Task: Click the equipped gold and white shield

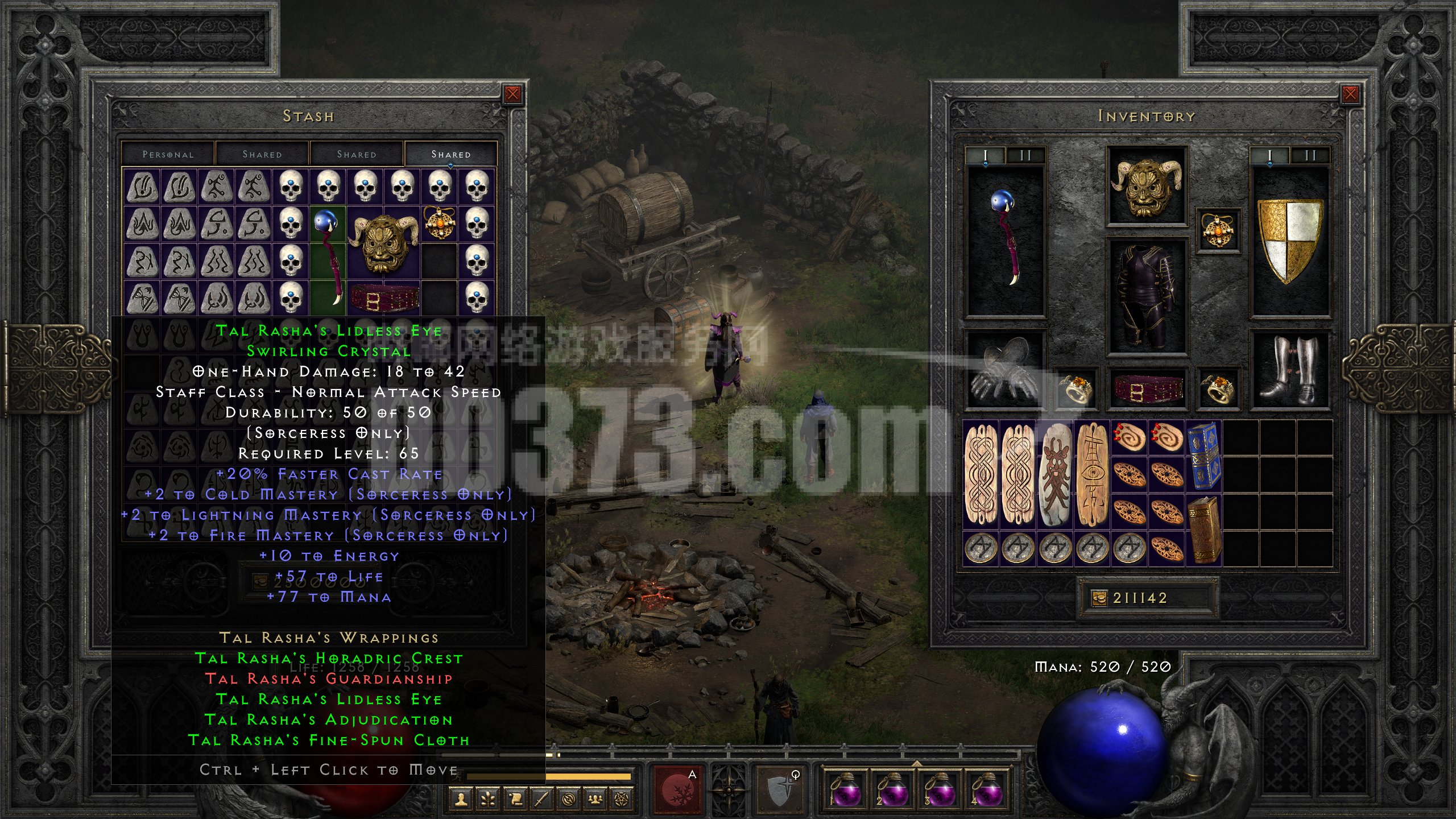Action: tap(1290, 240)
